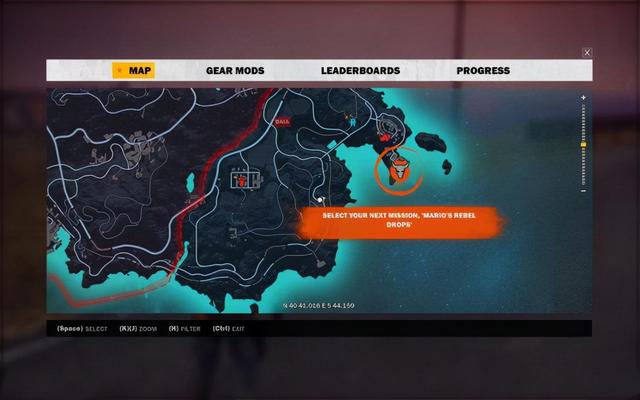The height and width of the screenshot is (400, 640).
Task: View the PROGRESS tab
Action: pyautogui.click(x=483, y=71)
